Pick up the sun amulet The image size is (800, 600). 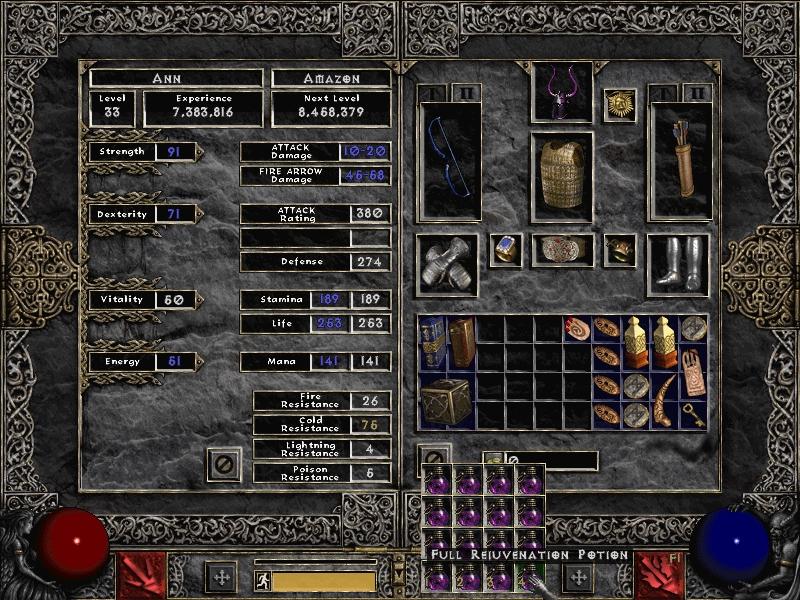[620, 105]
